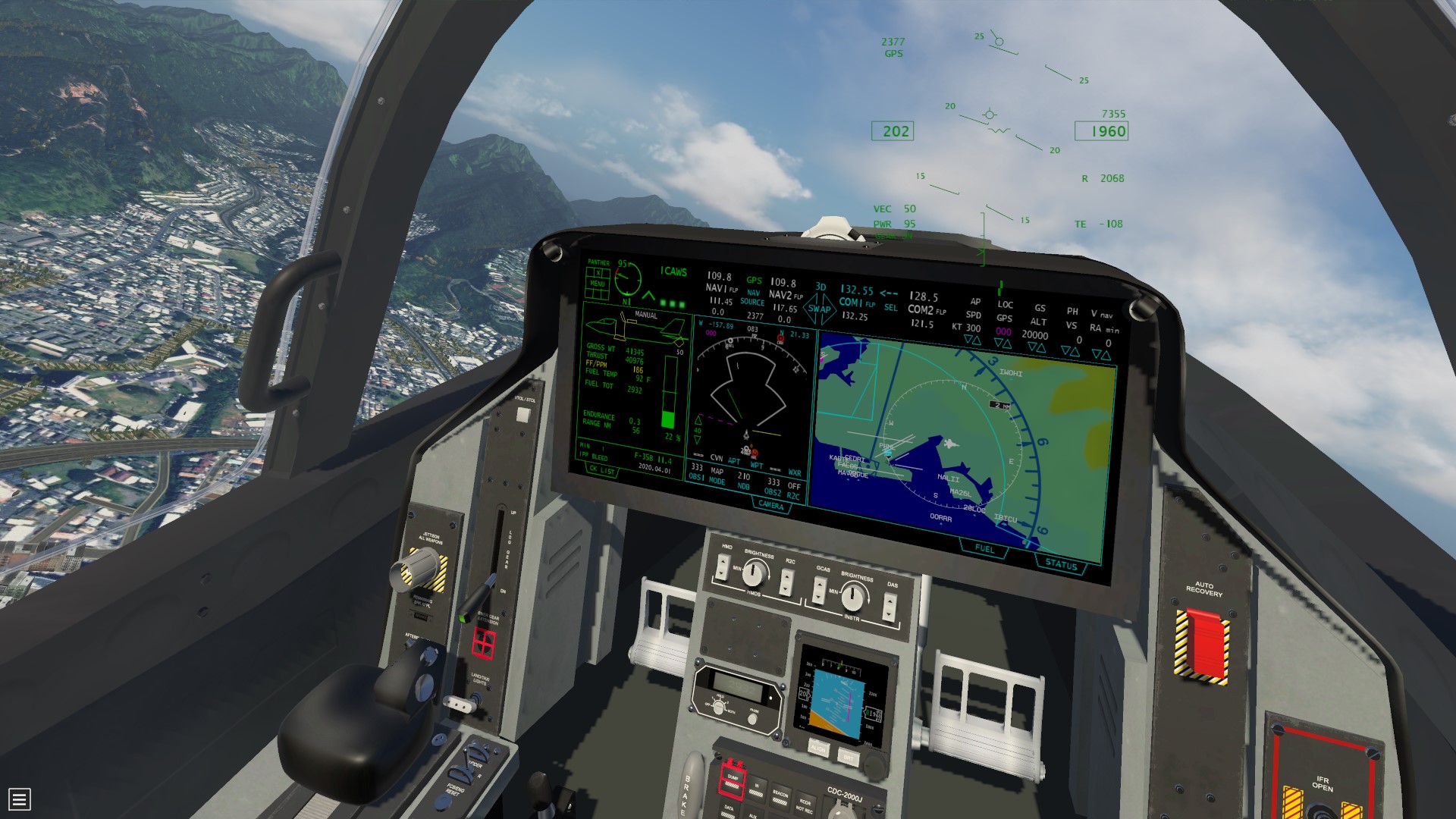This screenshot has width=1456, height=819.
Task: Click the CVN carrier overlay option
Action: 716,458
